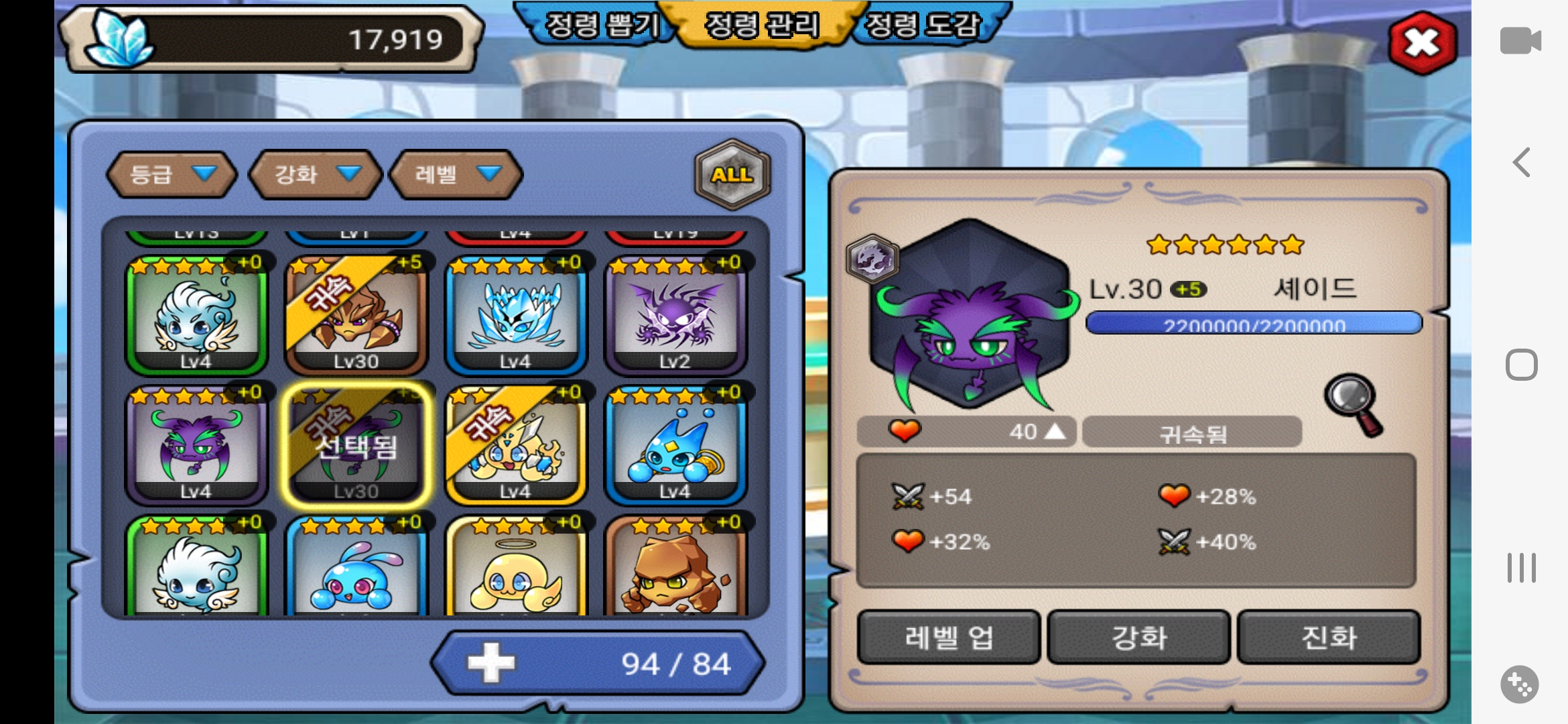The width and height of the screenshot is (1568, 724).
Task: Choose the 진화 evolve button
Action: tap(1328, 637)
